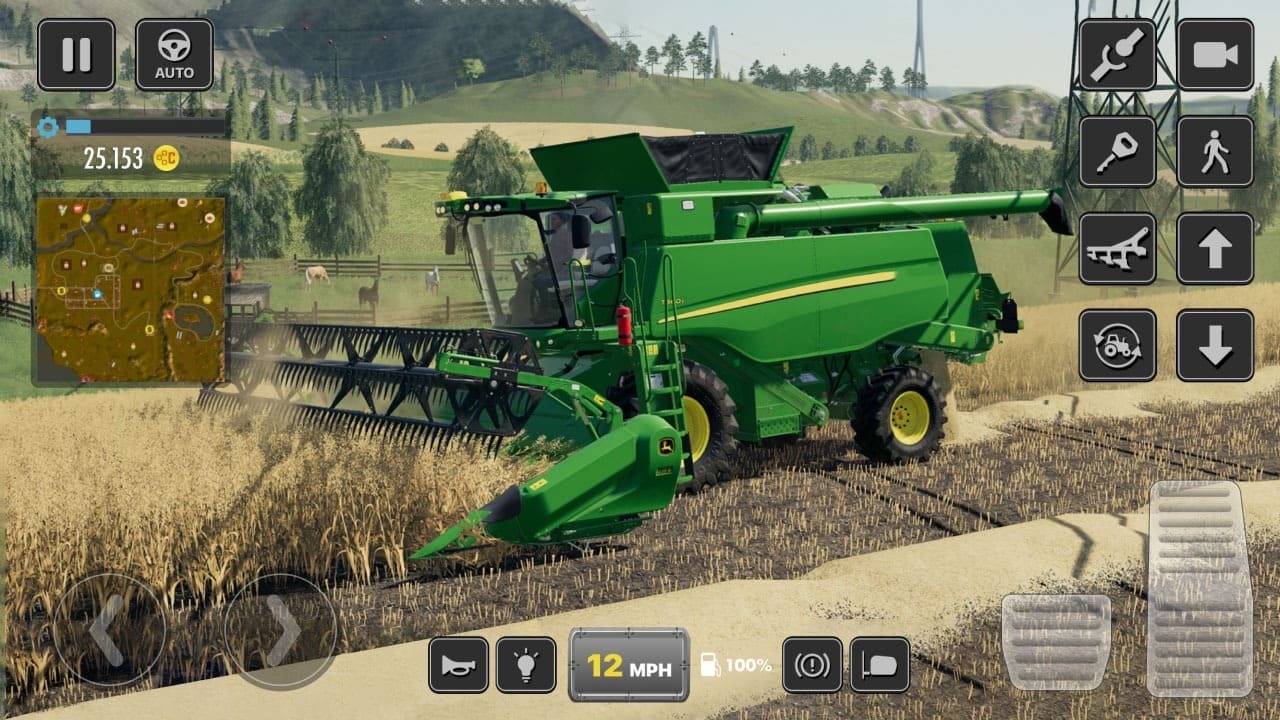Select the down arrow button
1280x720 pixels.
tap(1215, 345)
